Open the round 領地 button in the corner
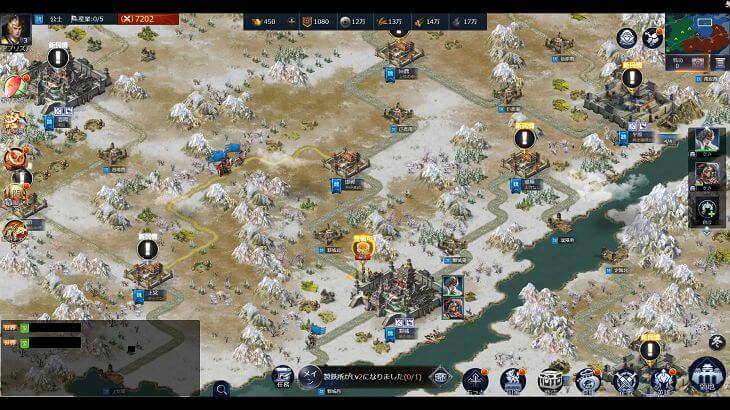 point(706,378)
